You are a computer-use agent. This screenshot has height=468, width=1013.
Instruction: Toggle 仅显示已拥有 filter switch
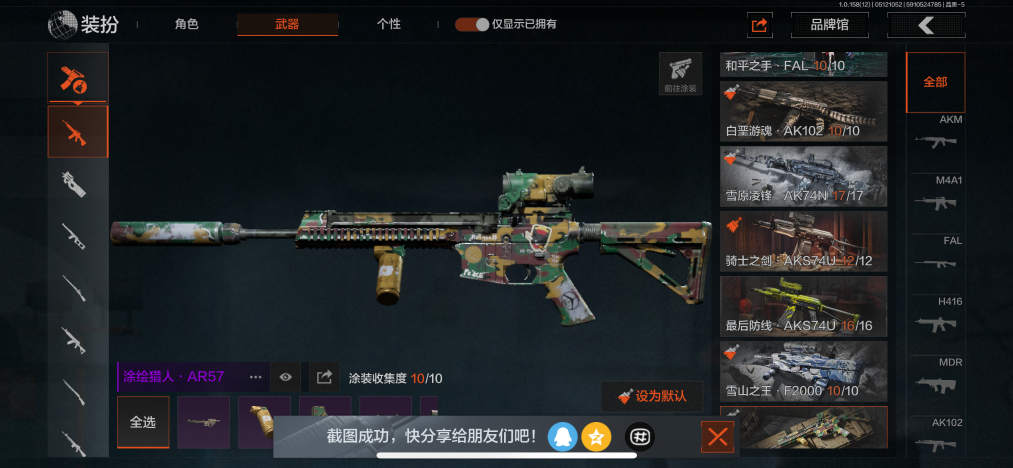[x=472, y=24]
